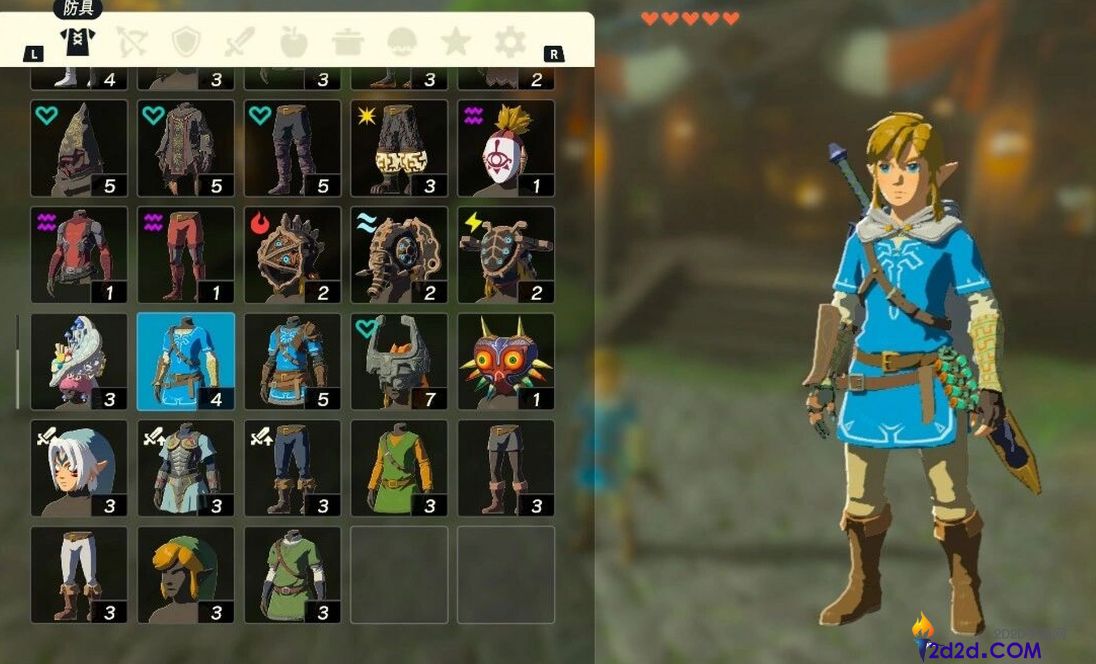Select the white Yiga-style mask with red eye

click(506, 148)
